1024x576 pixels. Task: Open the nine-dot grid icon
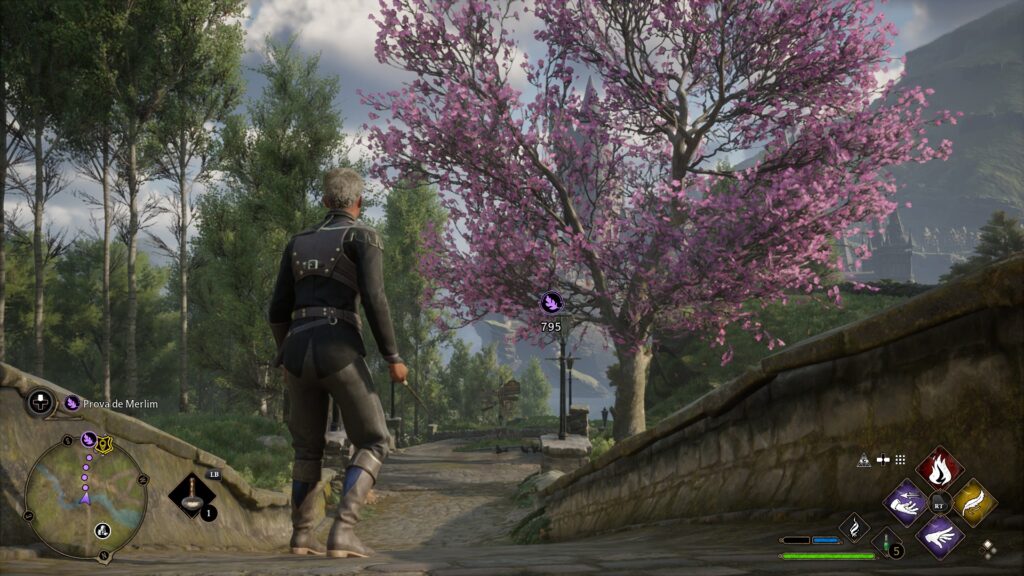pyautogui.click(x=900, y=460)
